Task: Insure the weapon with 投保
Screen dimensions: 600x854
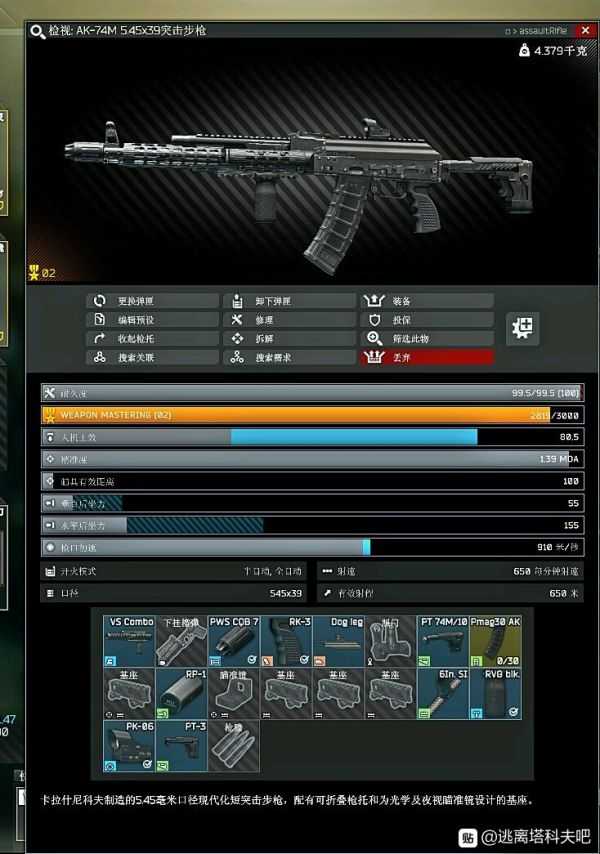Action: pos(427,320)
